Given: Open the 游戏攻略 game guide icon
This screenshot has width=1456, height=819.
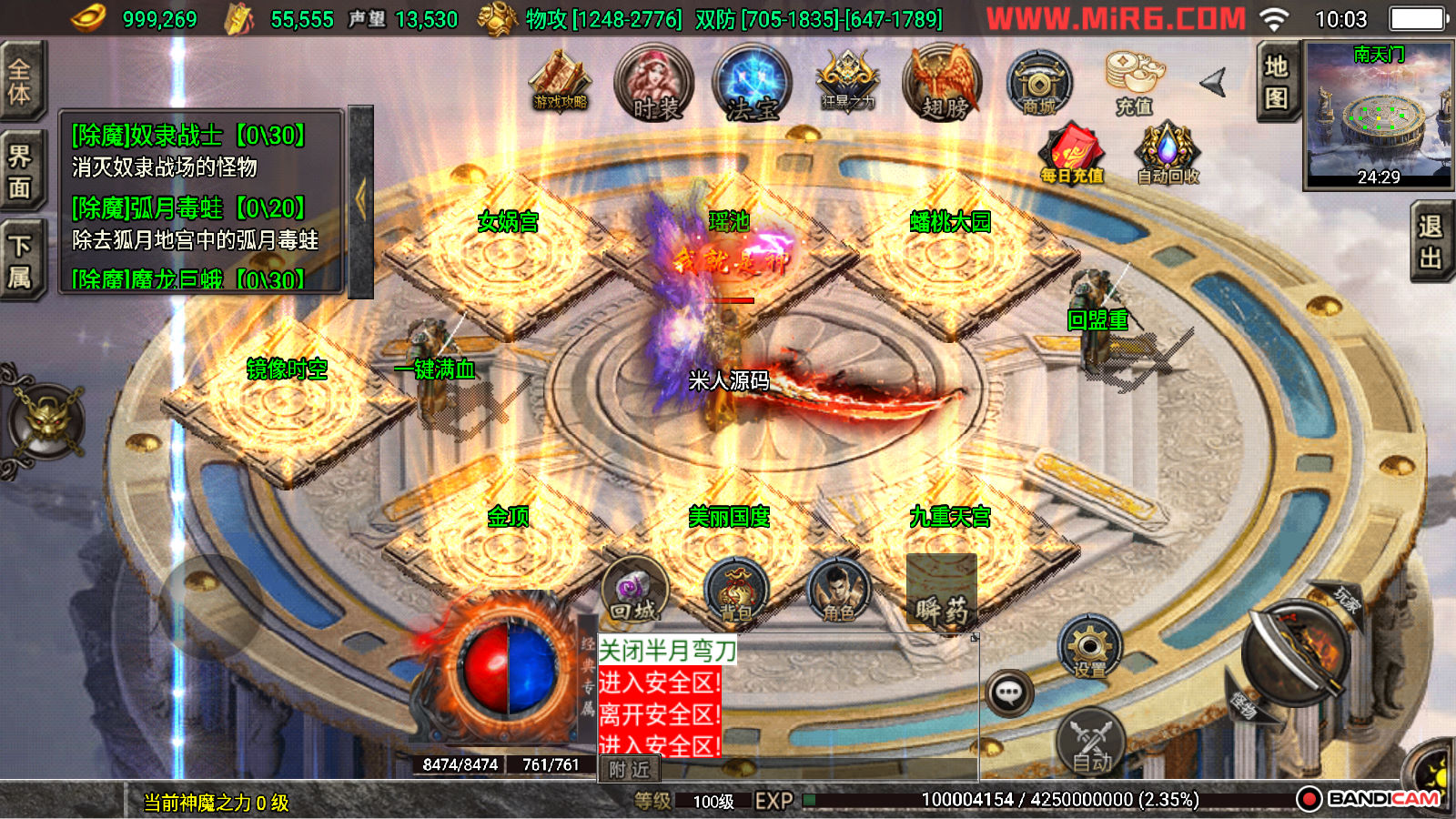Looking at the screenshot, I should [x=561, y=82].
